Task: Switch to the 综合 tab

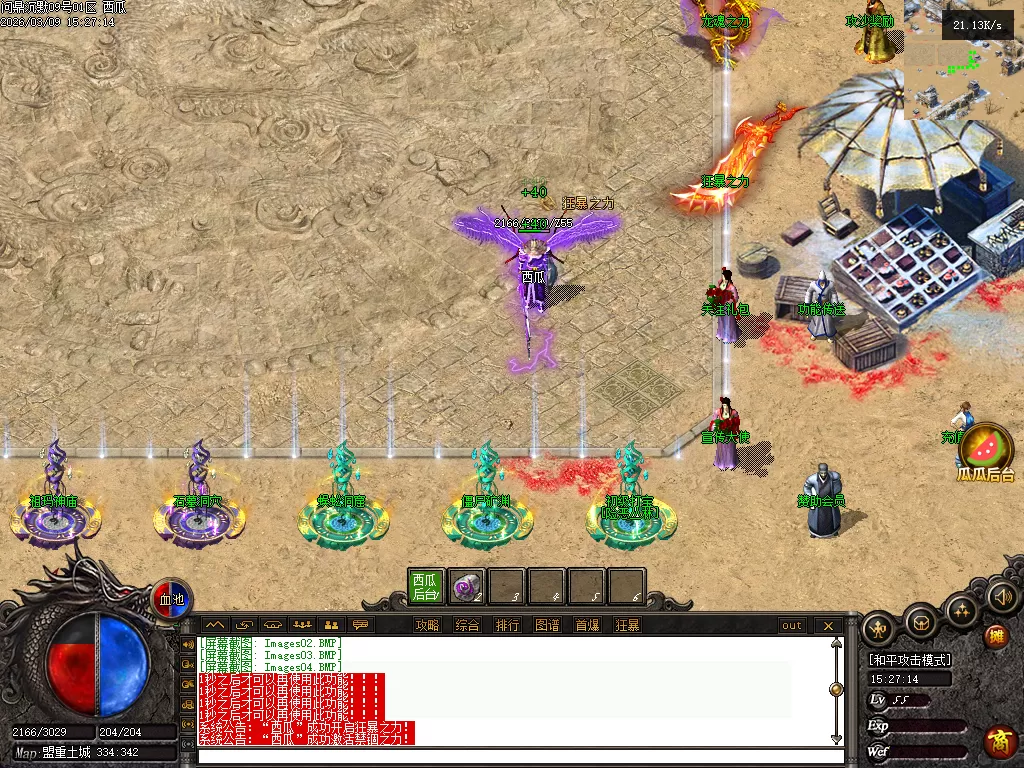Action: point(467,626)
